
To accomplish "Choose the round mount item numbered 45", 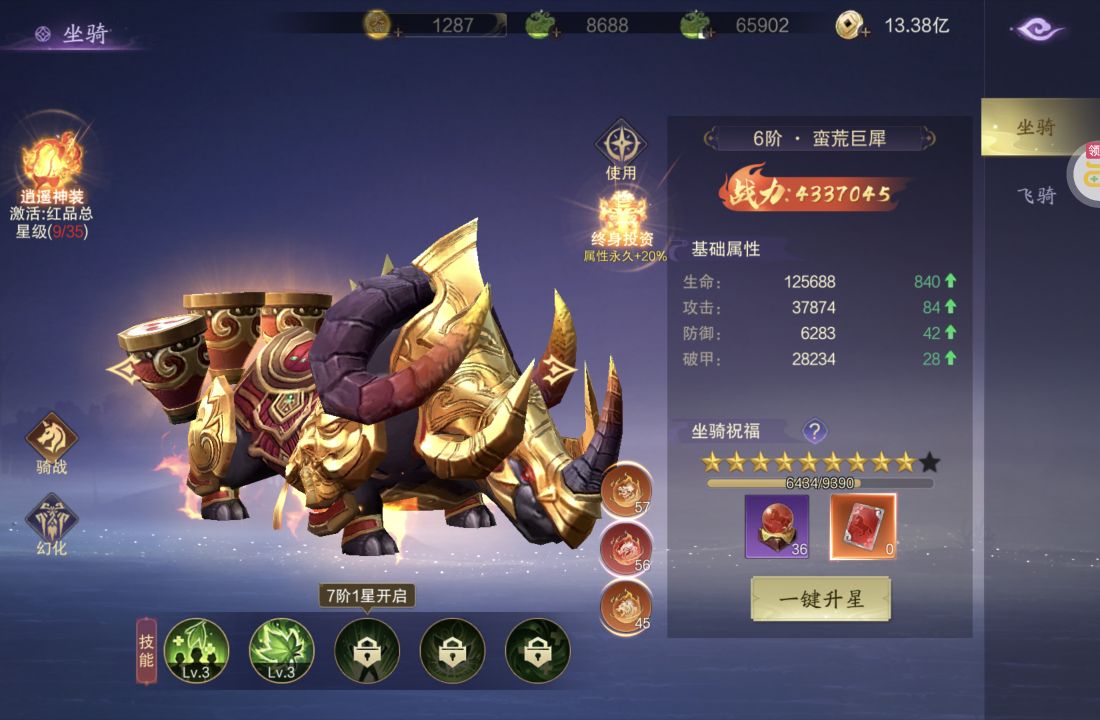I will pos(626,606).
